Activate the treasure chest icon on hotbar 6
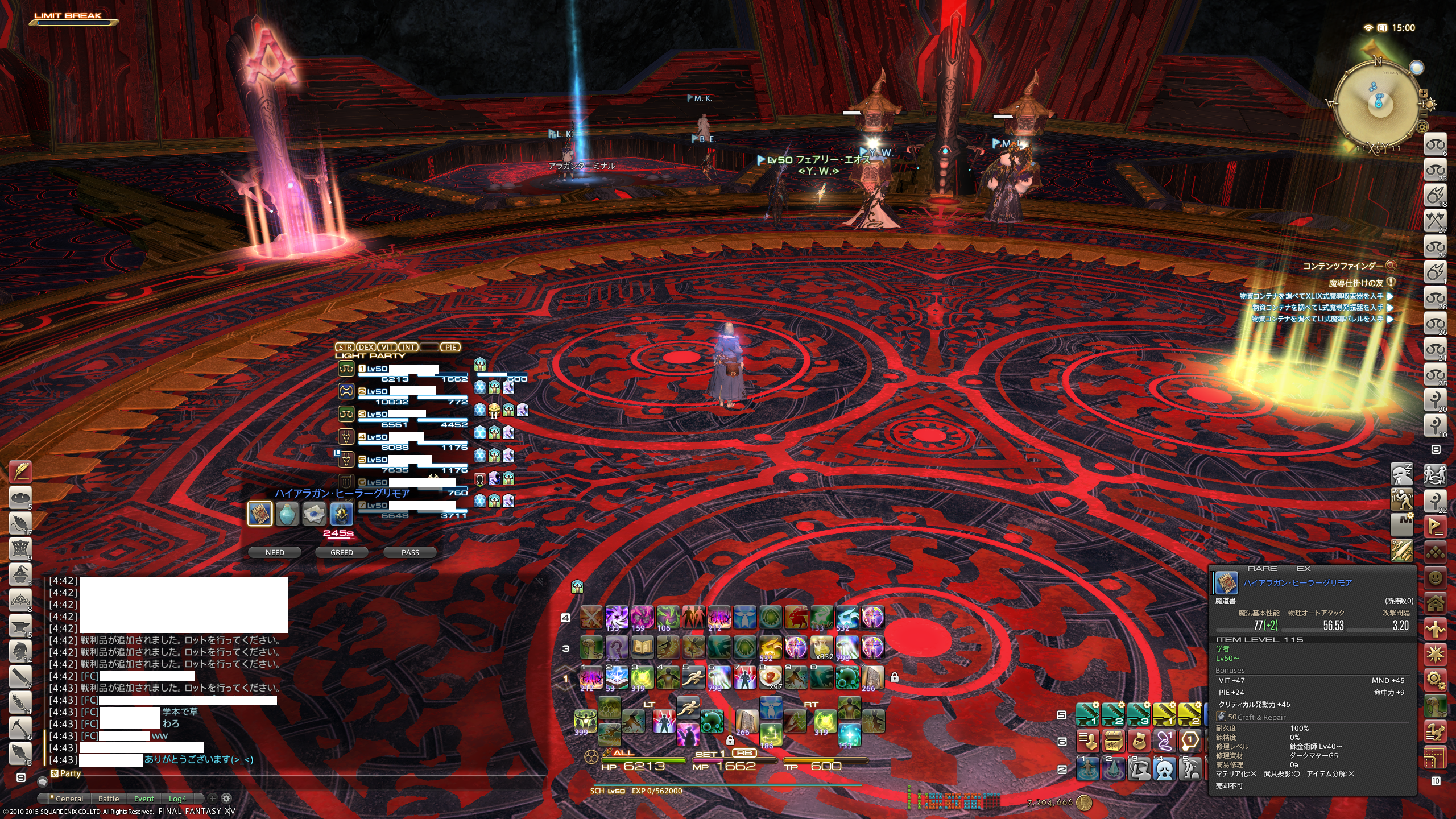Viewport: 1456px width, 819px height. (x=1114, y=741)
